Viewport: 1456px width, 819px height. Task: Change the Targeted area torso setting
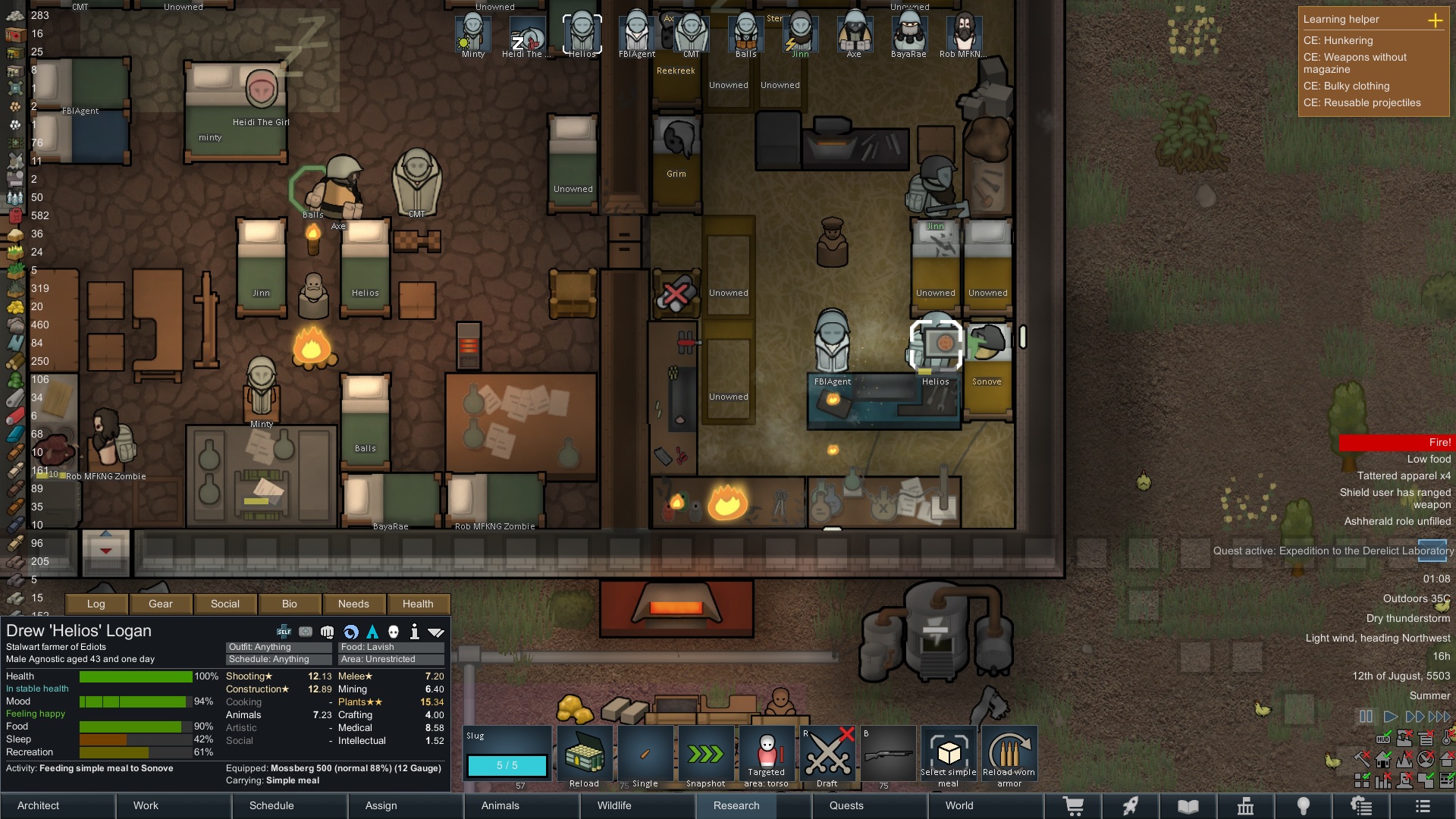pyautogui.click(x=767, y=755)
